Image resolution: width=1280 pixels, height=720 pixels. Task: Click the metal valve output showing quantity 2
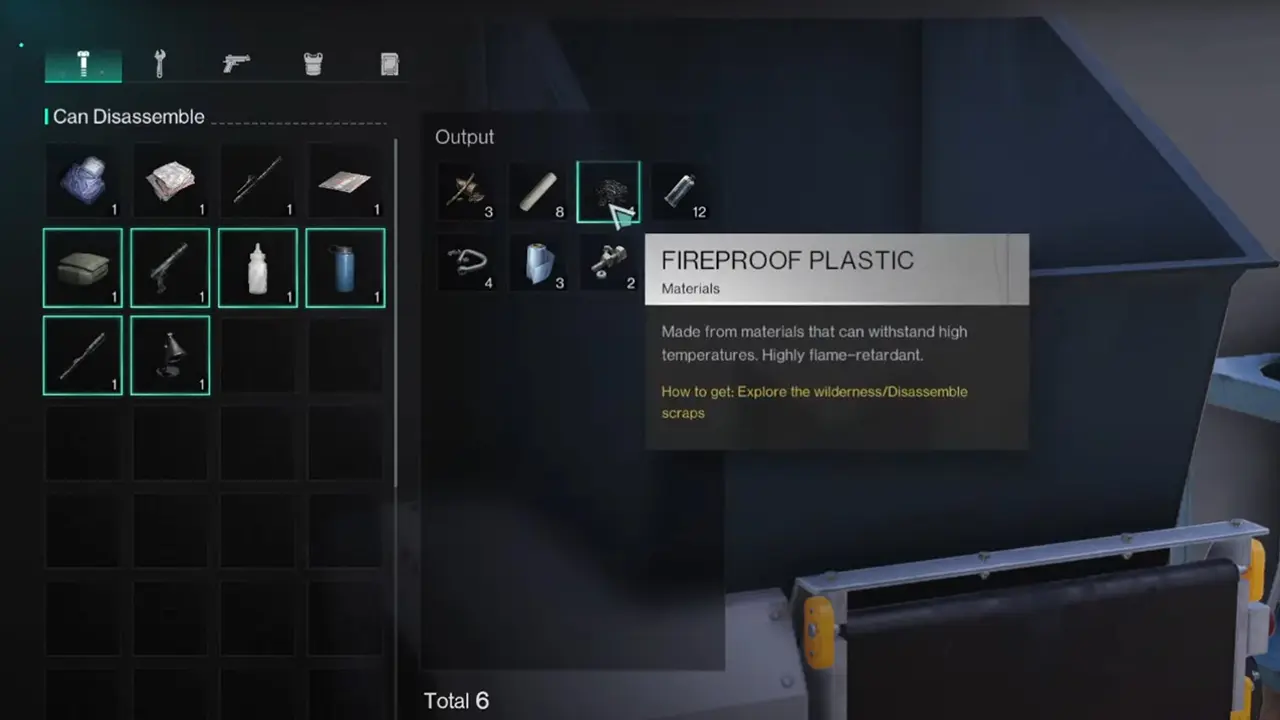(x=609, y=262)
